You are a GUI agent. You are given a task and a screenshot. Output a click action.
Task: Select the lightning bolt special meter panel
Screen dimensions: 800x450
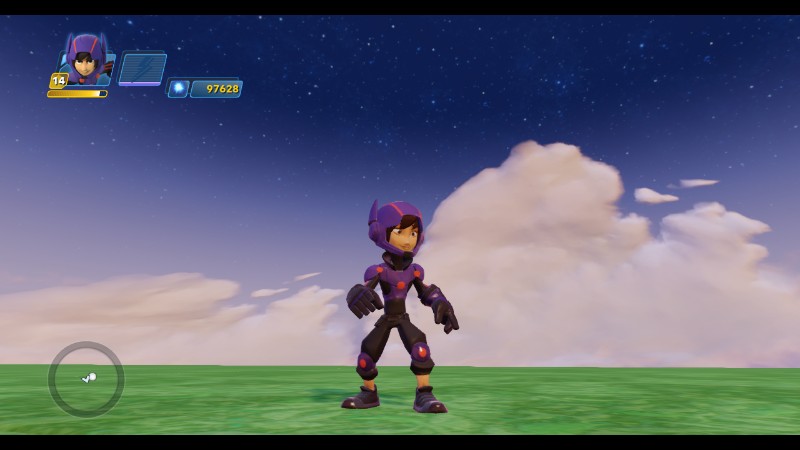(x=142, y=69)
